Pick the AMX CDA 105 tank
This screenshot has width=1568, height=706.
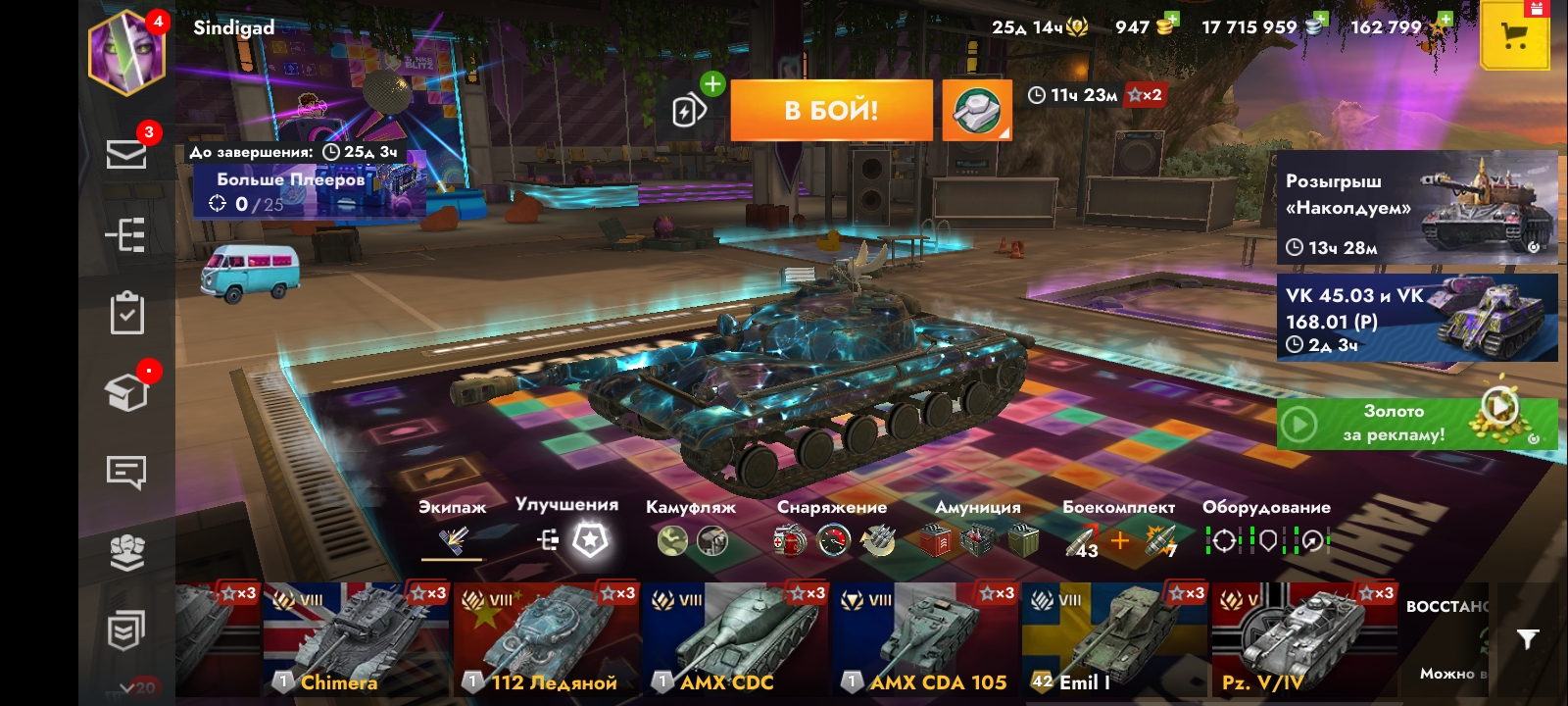coord(925,639)
